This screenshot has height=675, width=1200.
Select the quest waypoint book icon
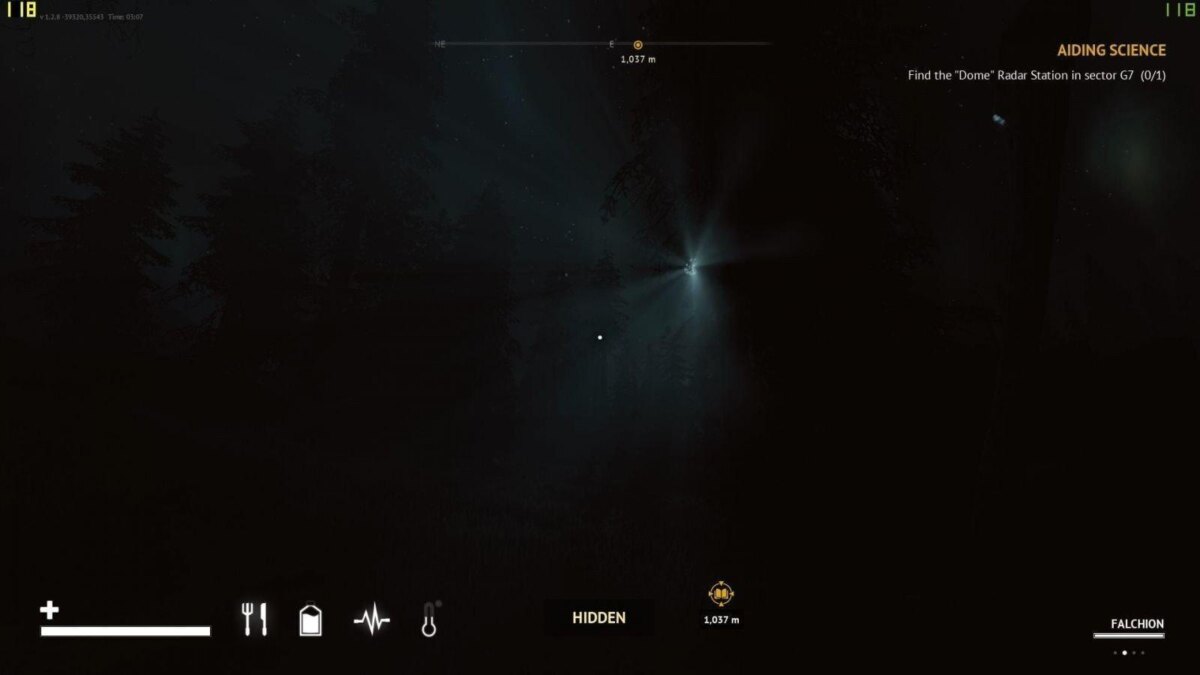(721, 596)
